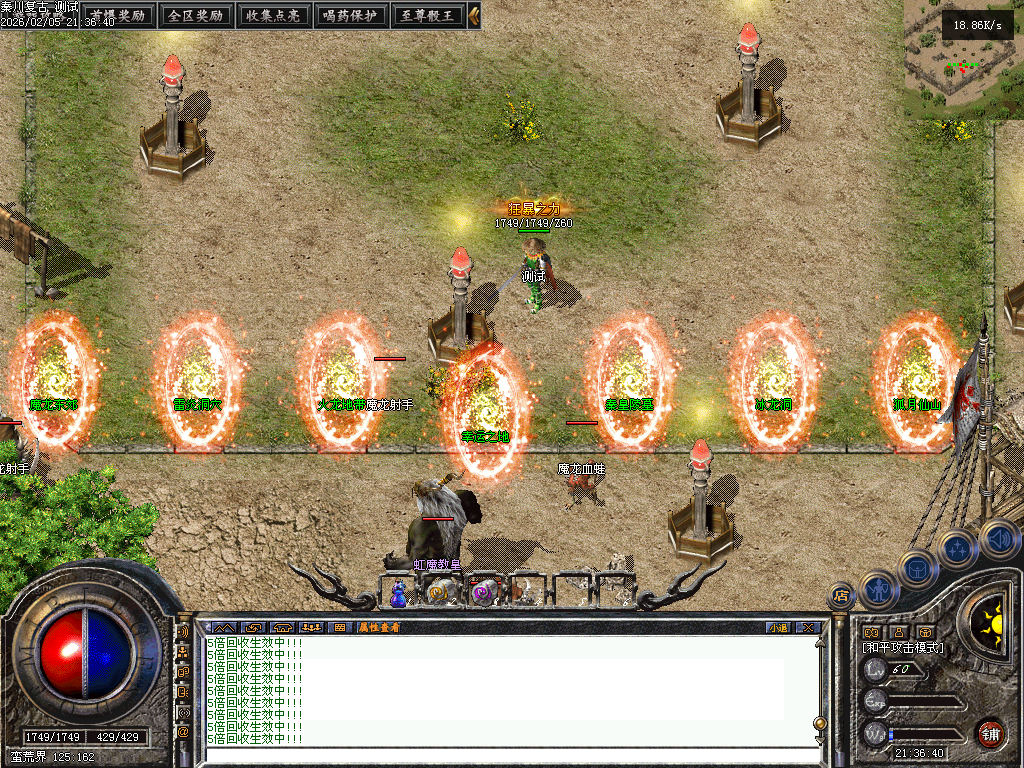Image resolution: width=1024 pixels, height=768 pixels.
Task: Open the 店 shop button
Action: tap(840, 596)
